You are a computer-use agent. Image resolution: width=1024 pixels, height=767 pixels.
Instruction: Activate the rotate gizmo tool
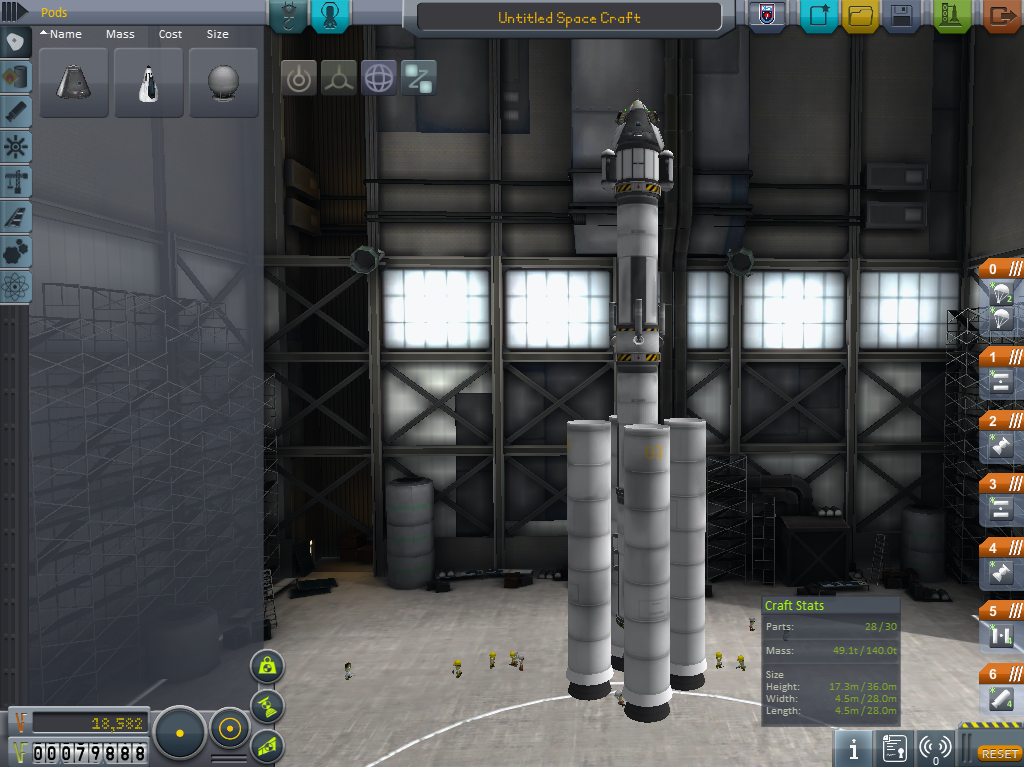coord(379,78)
